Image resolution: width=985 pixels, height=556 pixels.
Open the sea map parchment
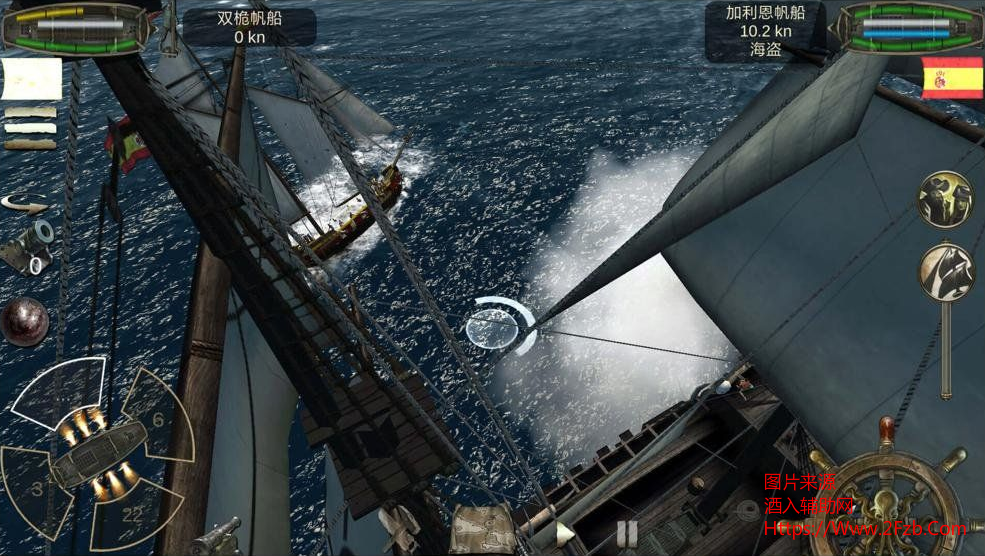482,530
